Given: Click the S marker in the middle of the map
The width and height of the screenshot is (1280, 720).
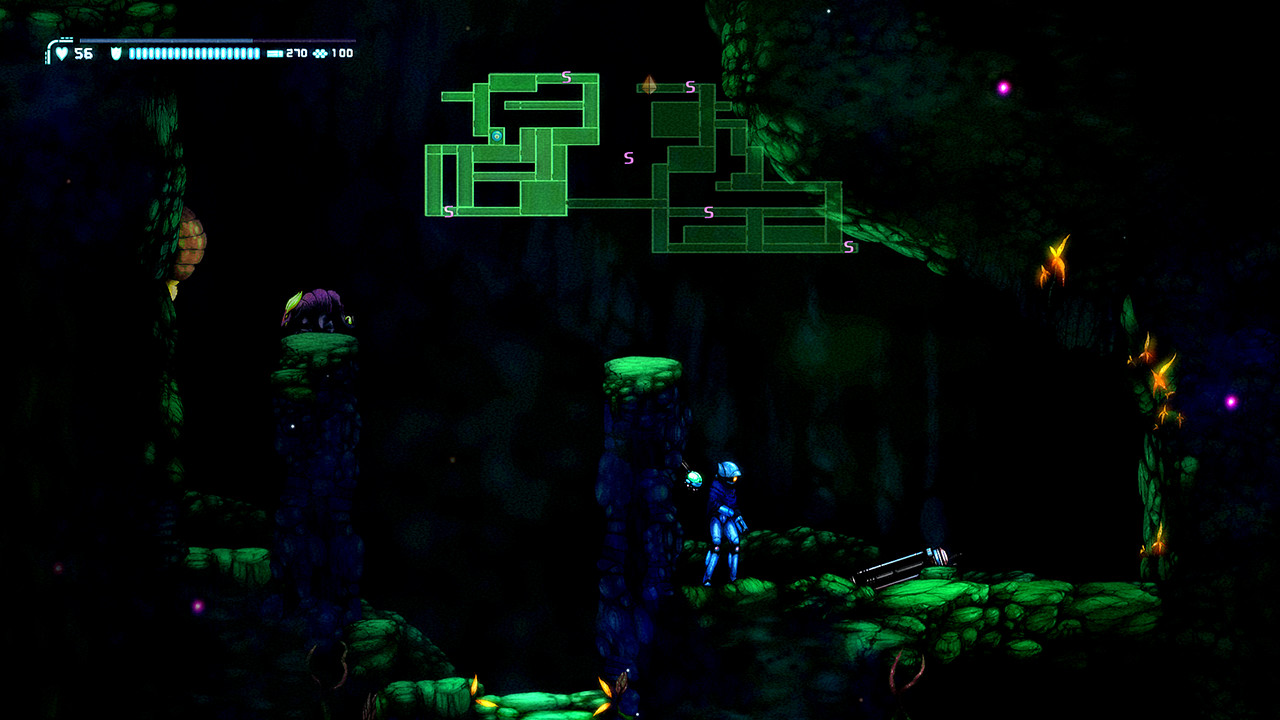Looking at the screenshot, I should [x=628, y=157].
